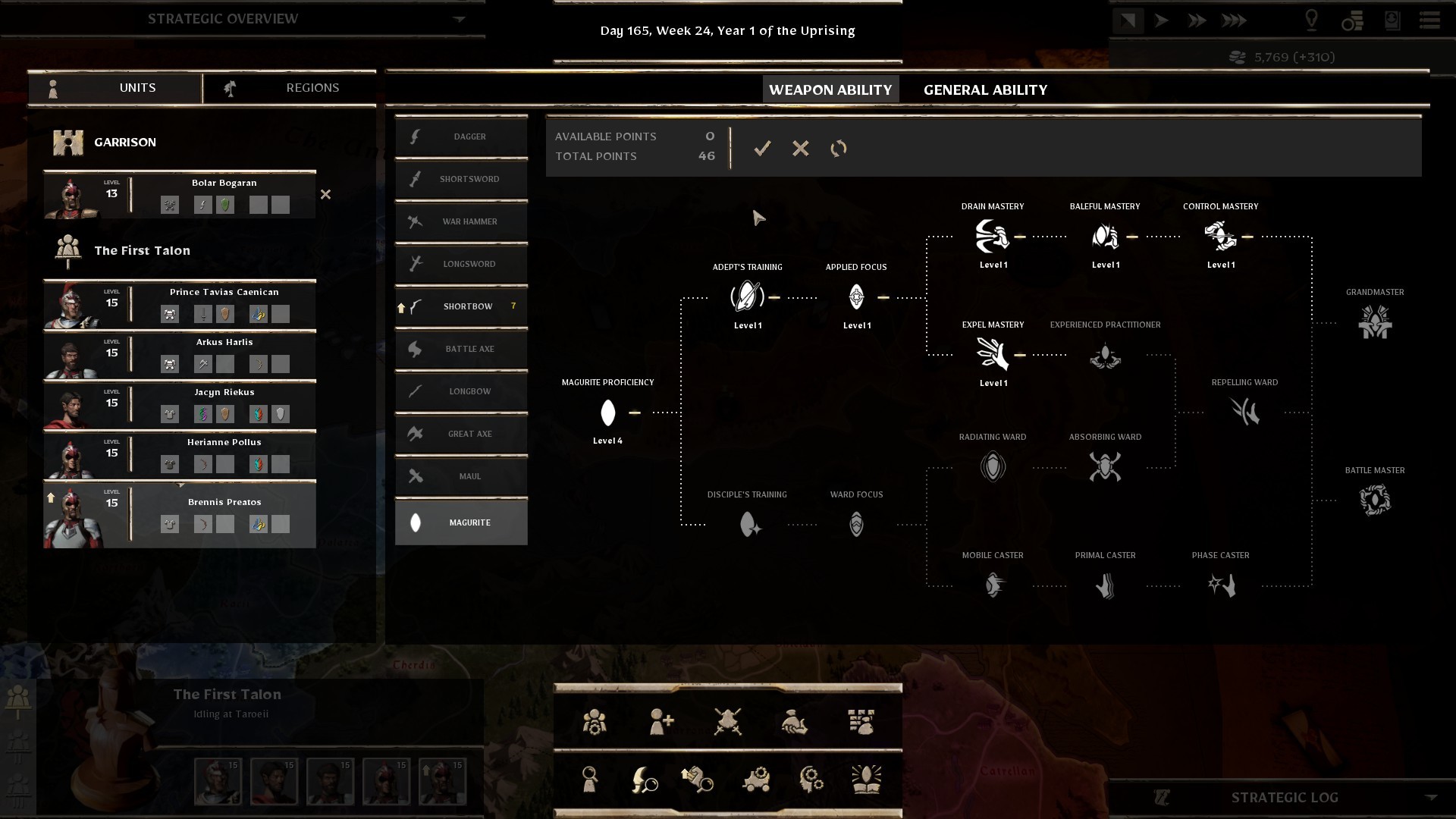Click the Grandmaster ability icon

(1376, 321)
